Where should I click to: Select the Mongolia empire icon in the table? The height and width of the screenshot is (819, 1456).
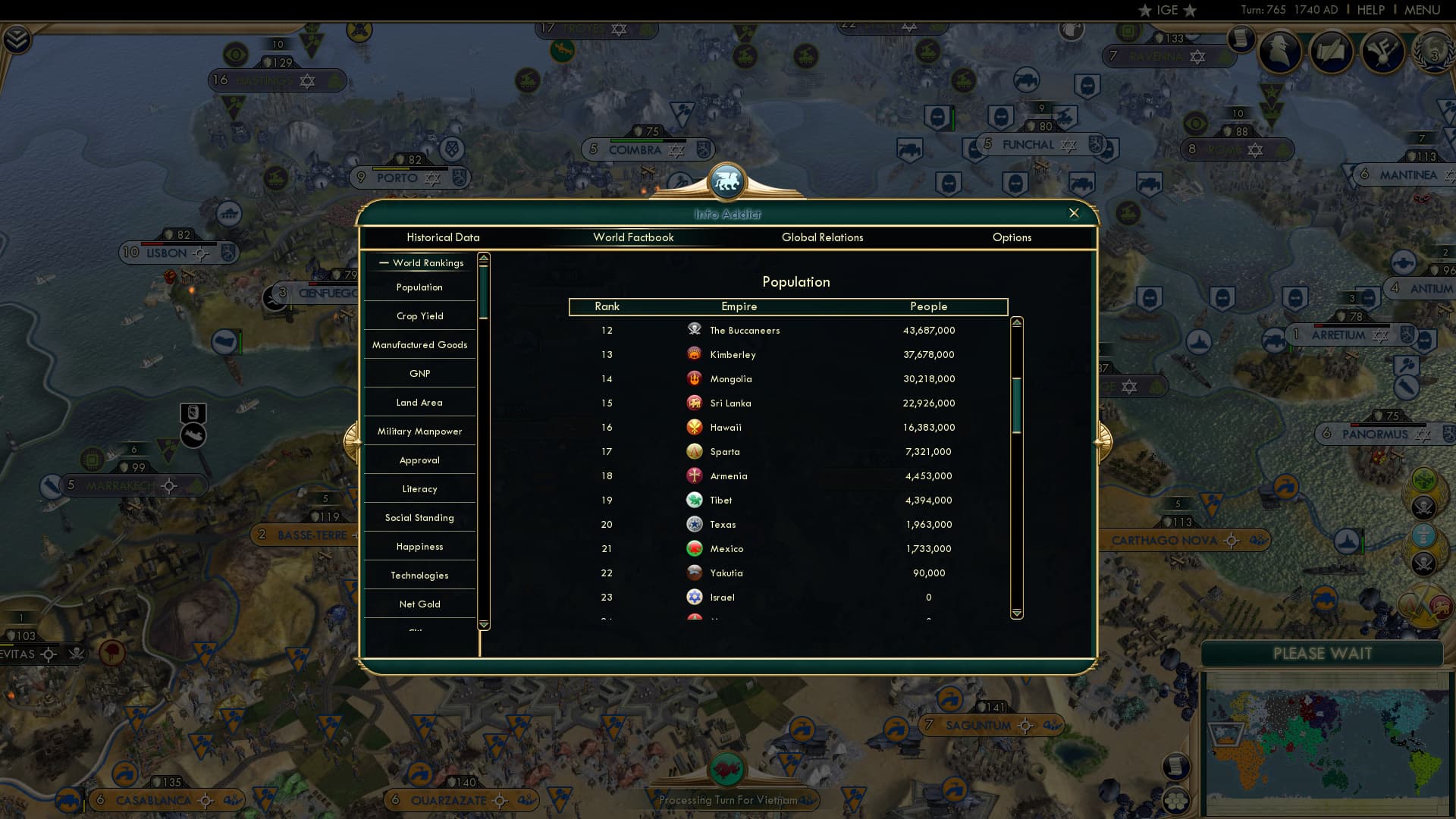(x=694, y=378)
